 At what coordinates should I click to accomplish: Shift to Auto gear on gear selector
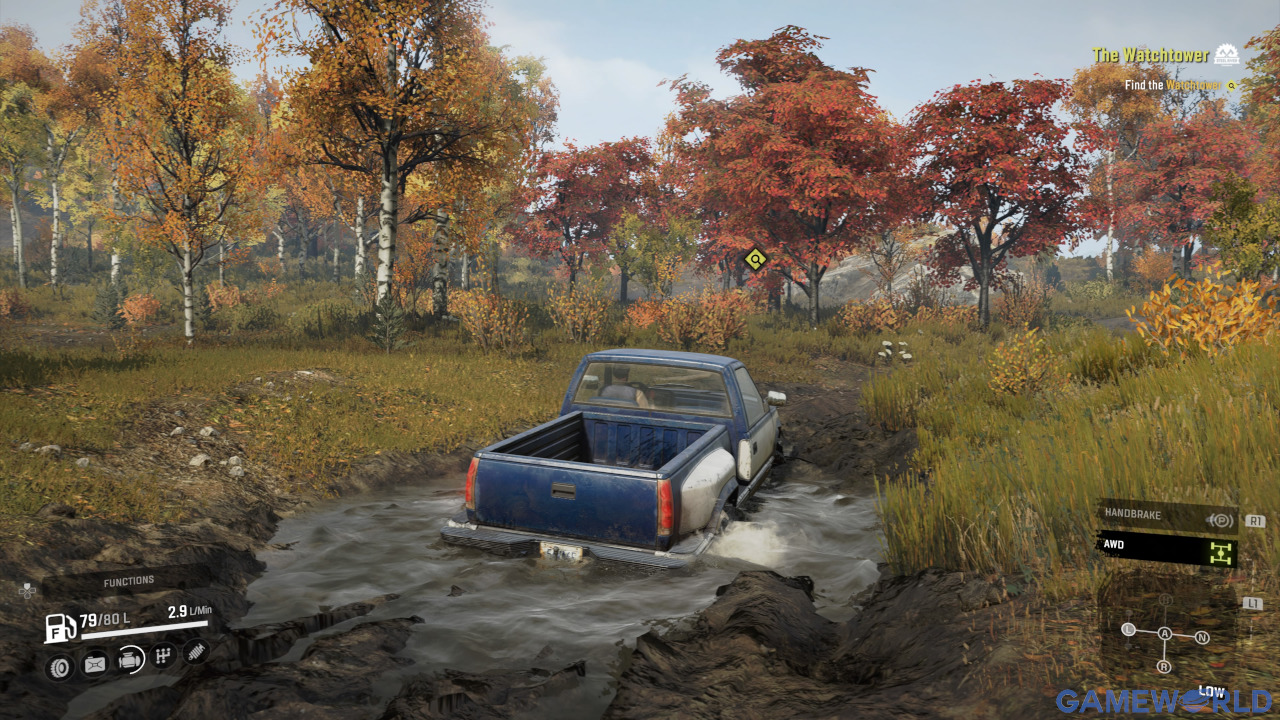tap(1164, 634)
